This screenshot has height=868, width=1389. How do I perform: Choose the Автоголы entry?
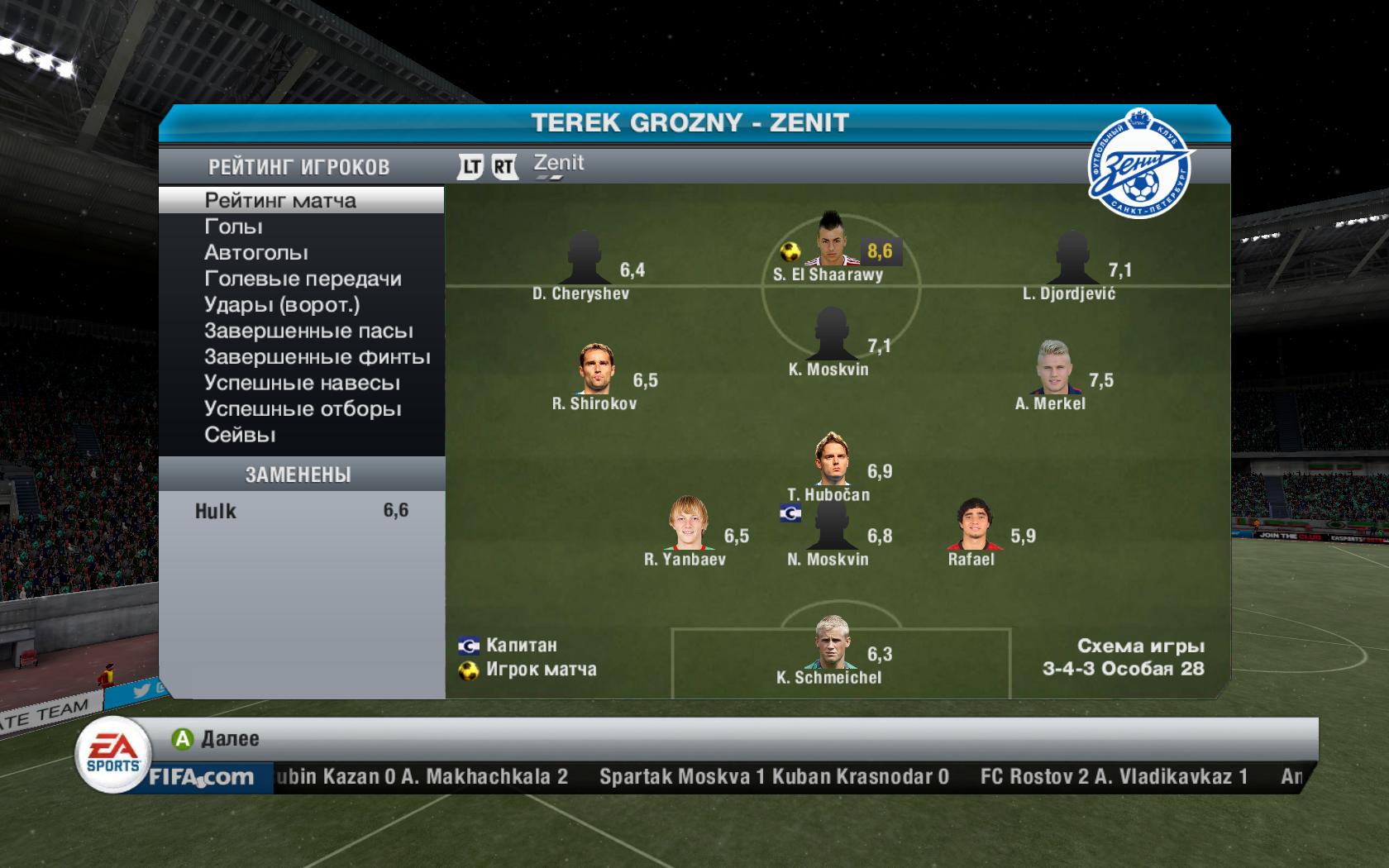pyautogui.click(x=256, y=253)
